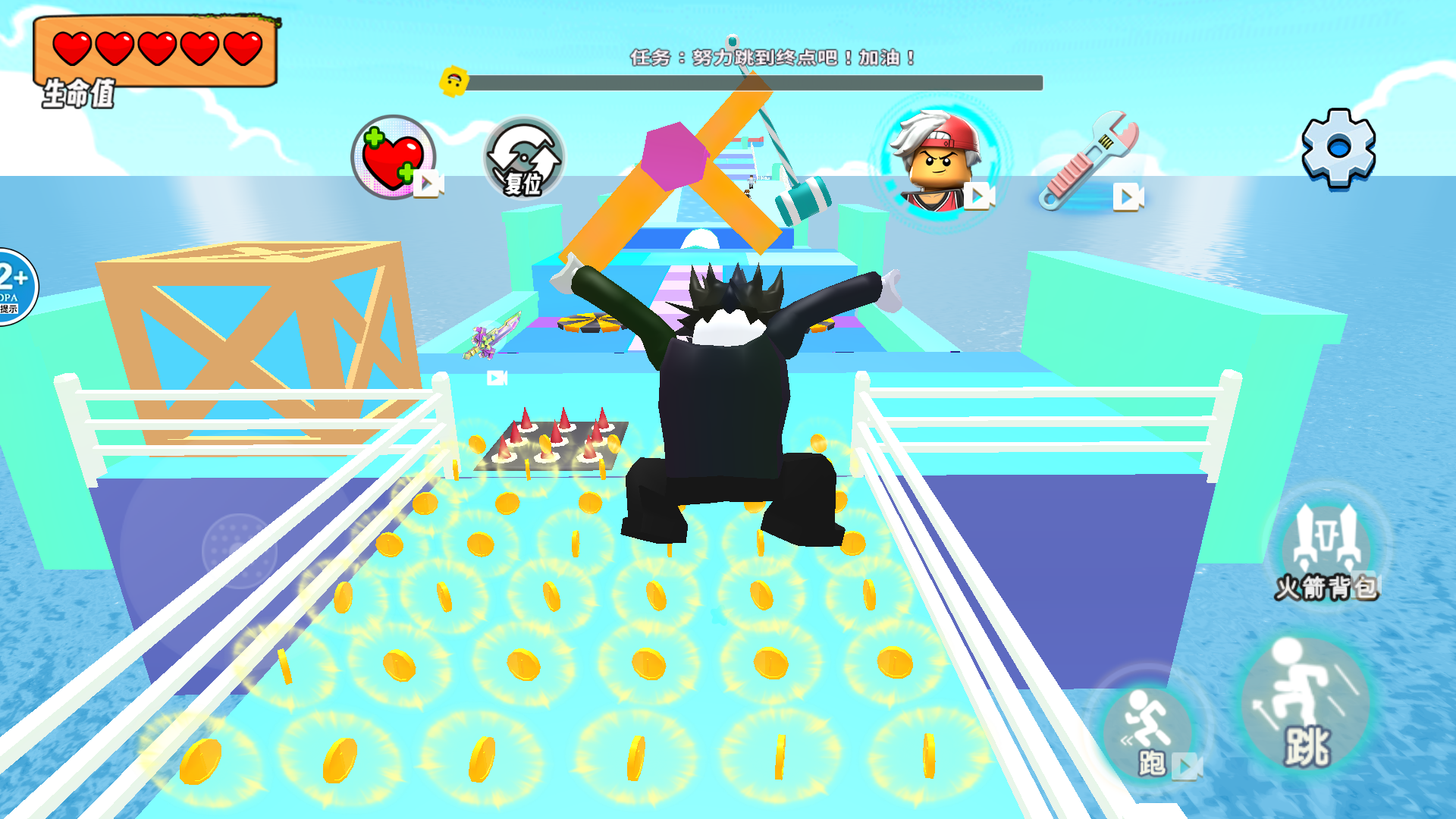Select the red-cap character skin icon
This screenshot has height=819, width=1456.
pos(940,162)
